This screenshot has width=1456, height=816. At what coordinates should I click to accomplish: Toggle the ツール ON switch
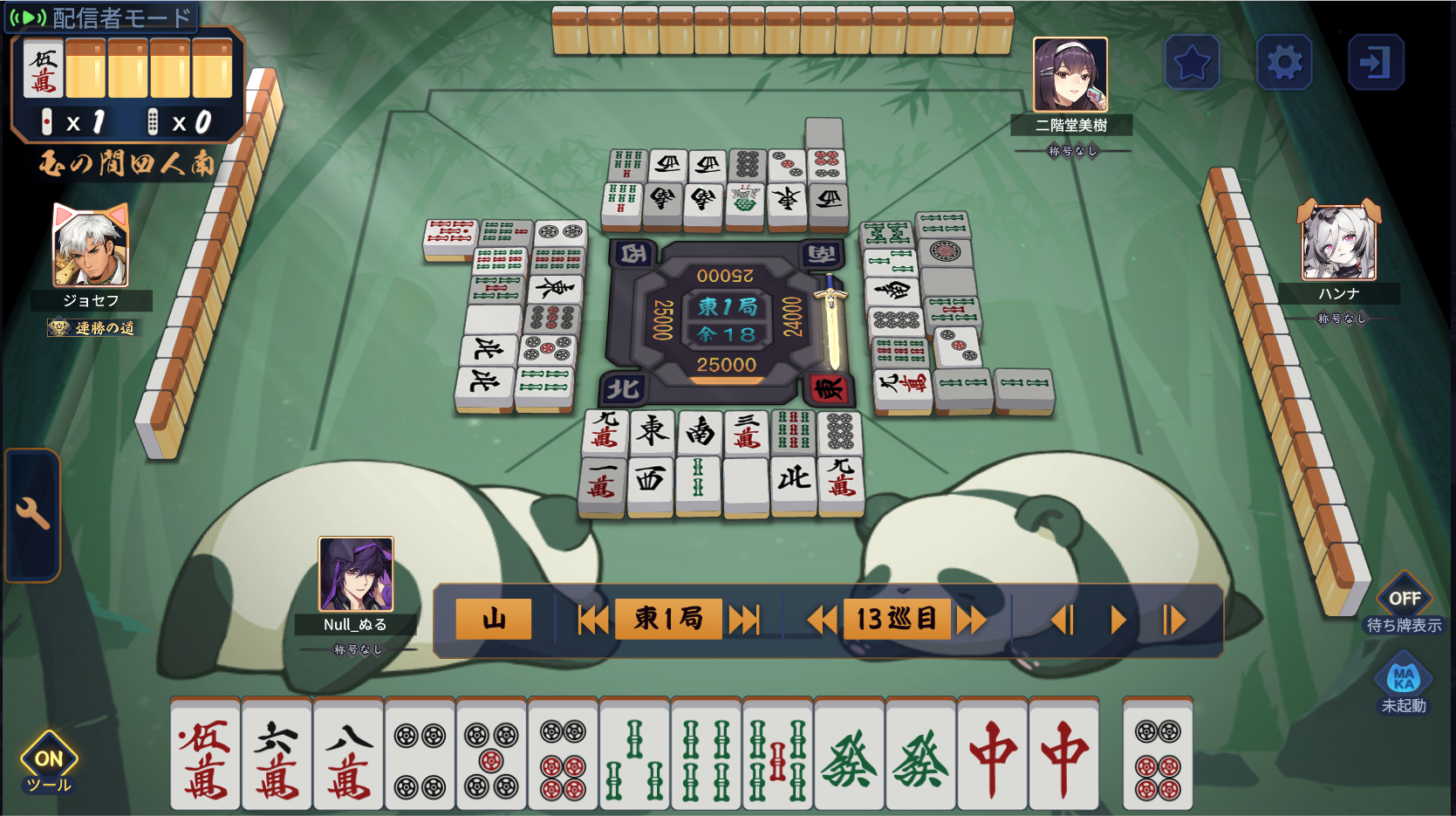(49, 761)
